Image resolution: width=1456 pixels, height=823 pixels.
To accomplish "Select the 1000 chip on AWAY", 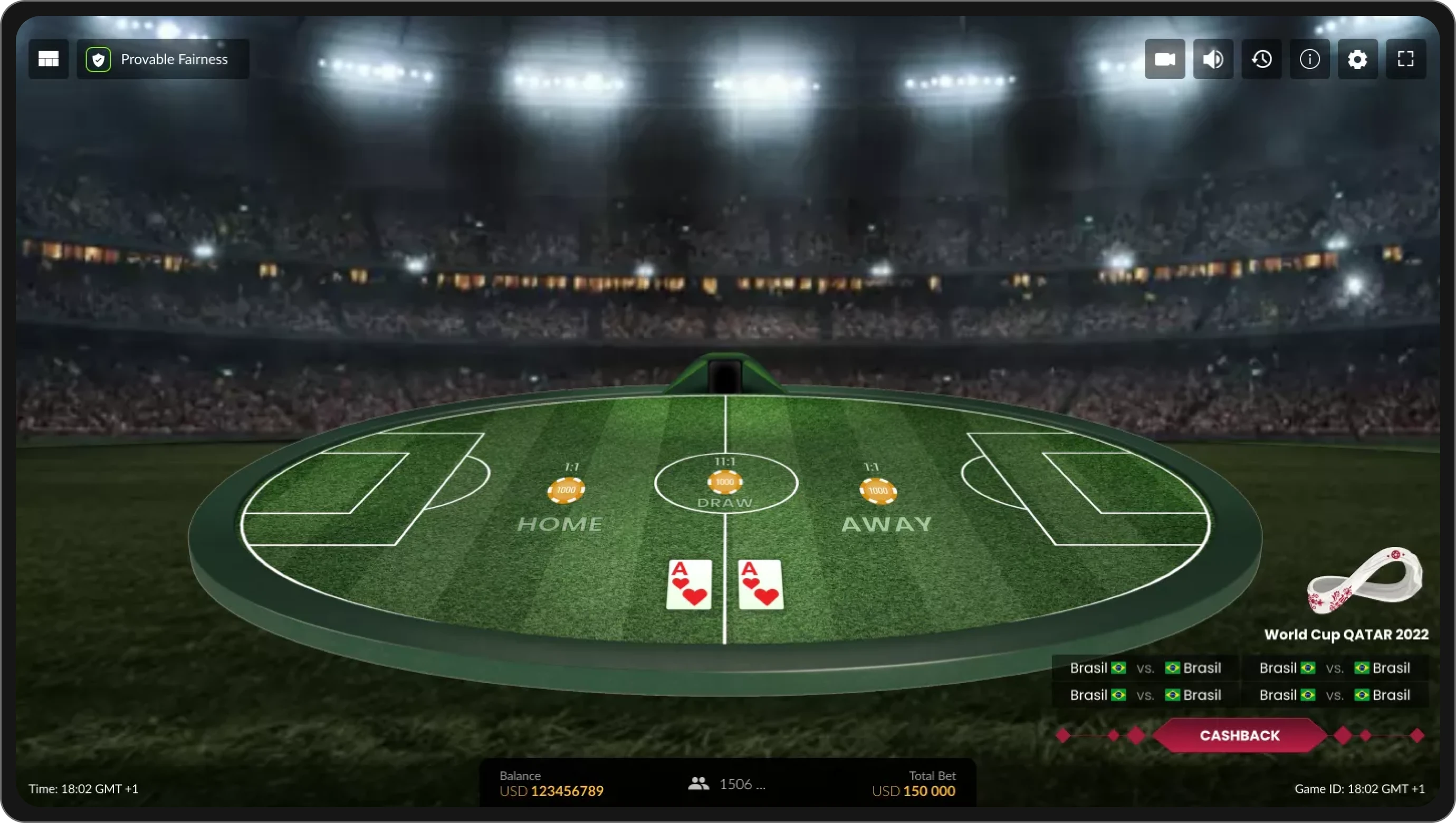I will pyautogui.click(x=877, y=492).
